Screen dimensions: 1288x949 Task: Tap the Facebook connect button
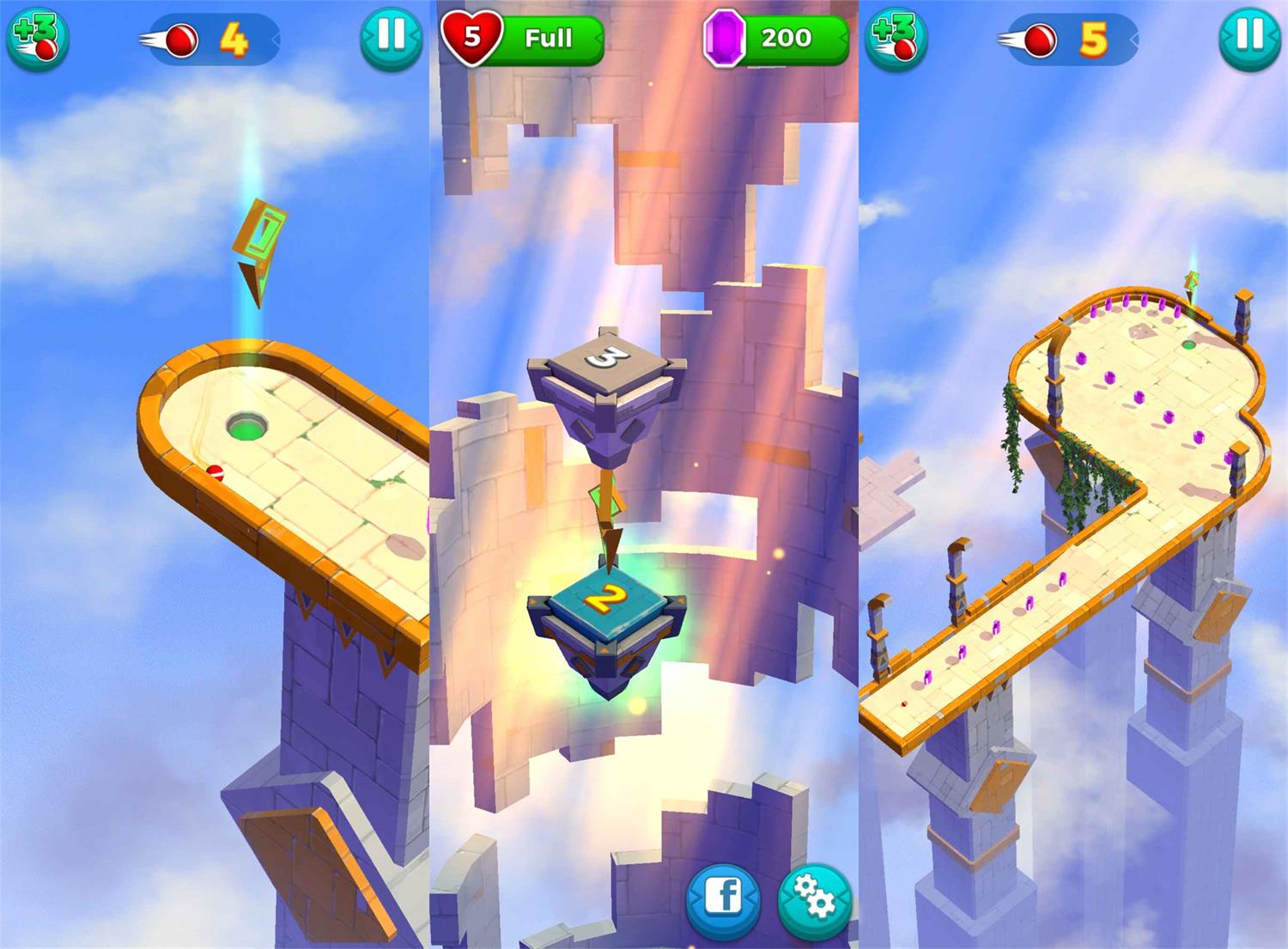point(723,898)
